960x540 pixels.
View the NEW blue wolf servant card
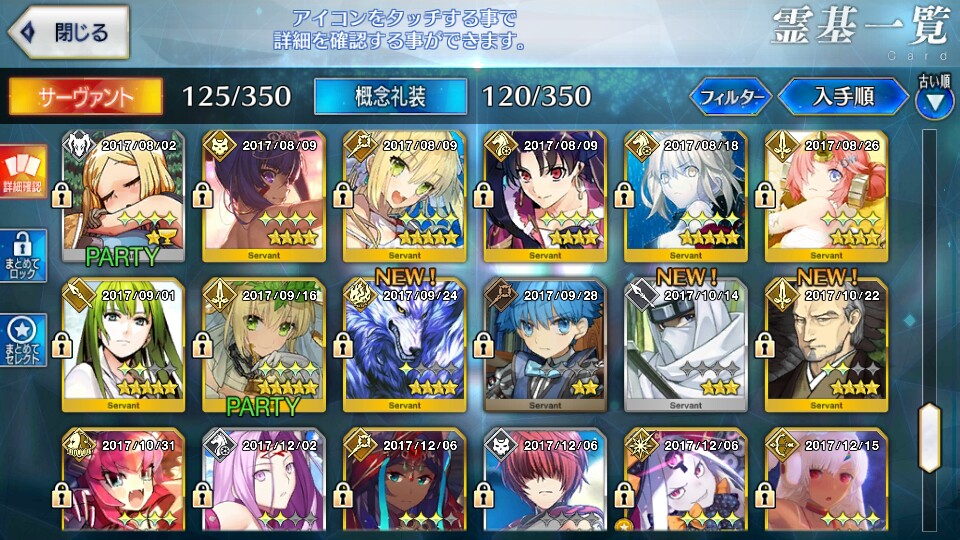404,345
